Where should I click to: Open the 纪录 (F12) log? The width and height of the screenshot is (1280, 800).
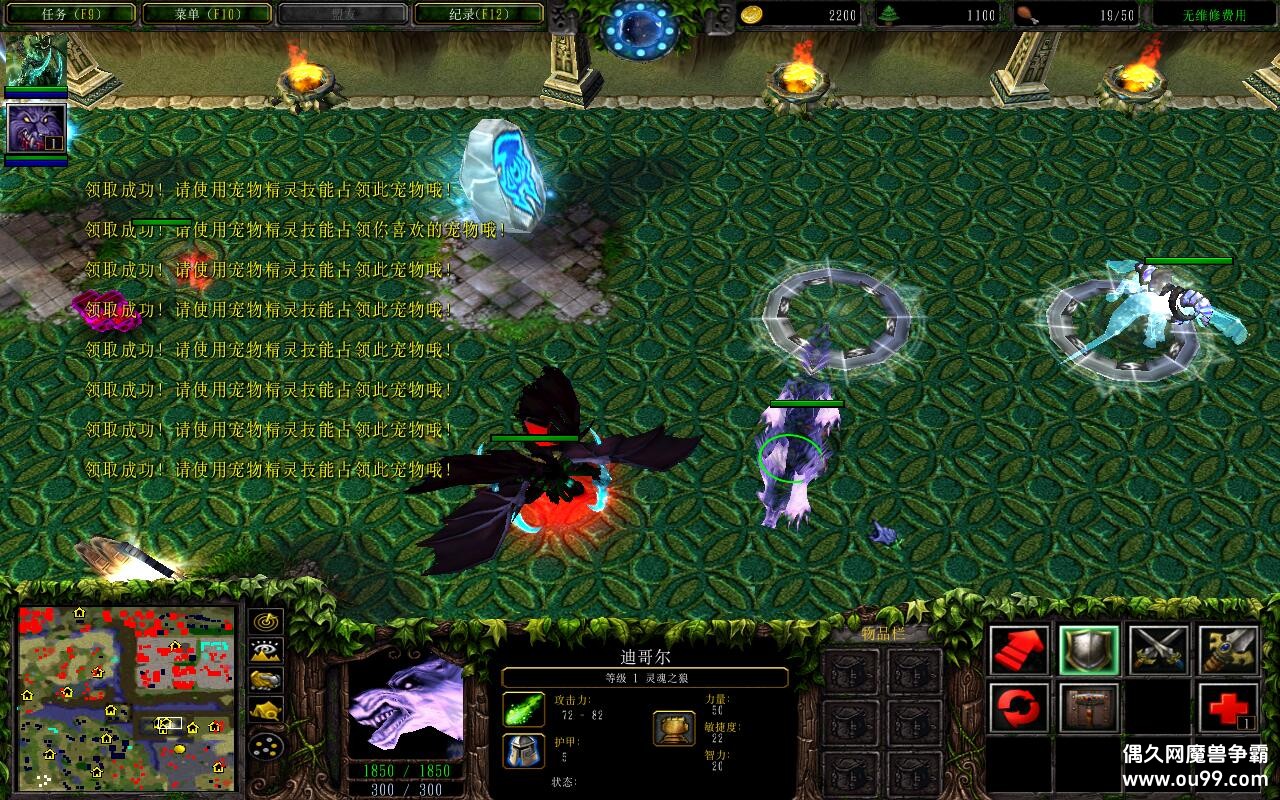(x=478, y=14)
